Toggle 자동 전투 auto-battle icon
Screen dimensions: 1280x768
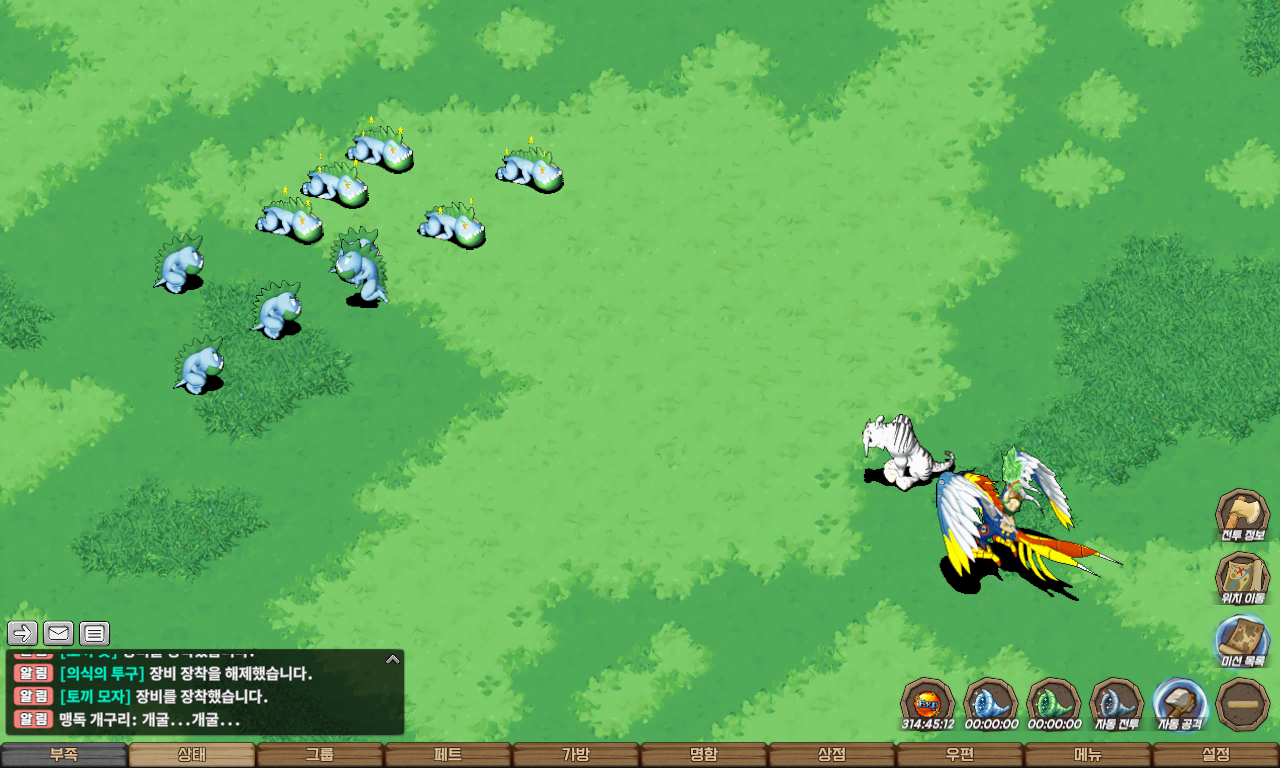coord(1116,703)
